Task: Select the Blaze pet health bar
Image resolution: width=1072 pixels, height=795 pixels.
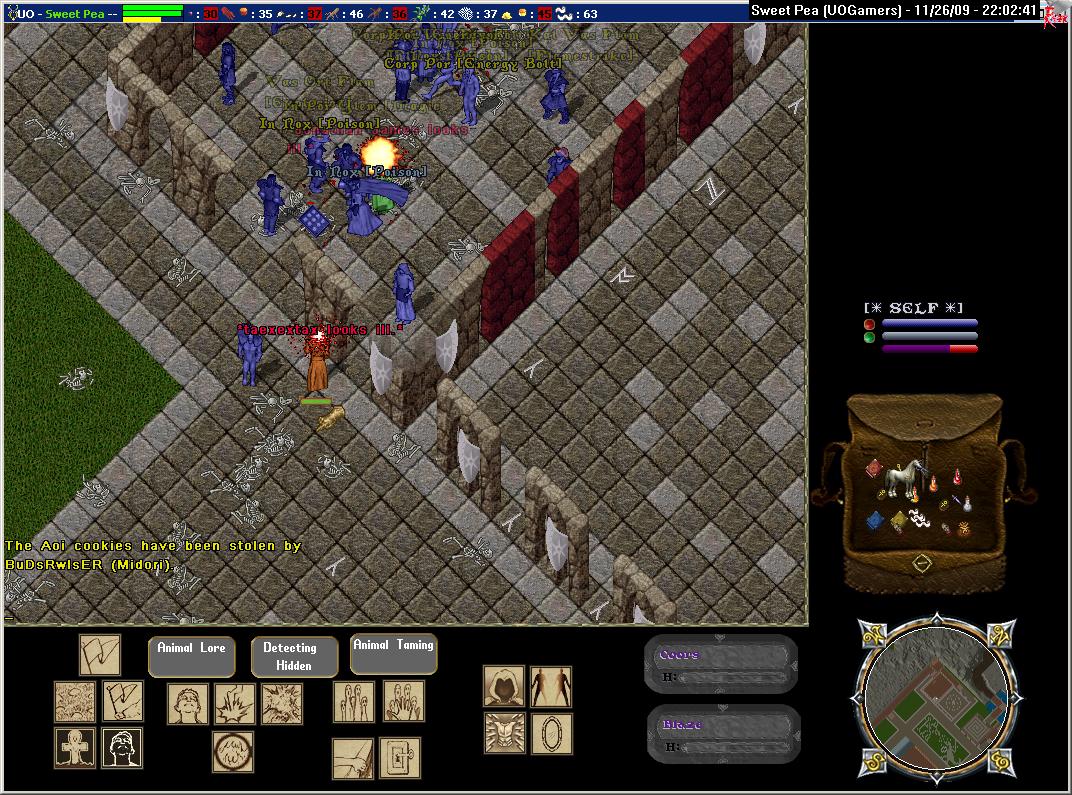Action: (722, 735)
